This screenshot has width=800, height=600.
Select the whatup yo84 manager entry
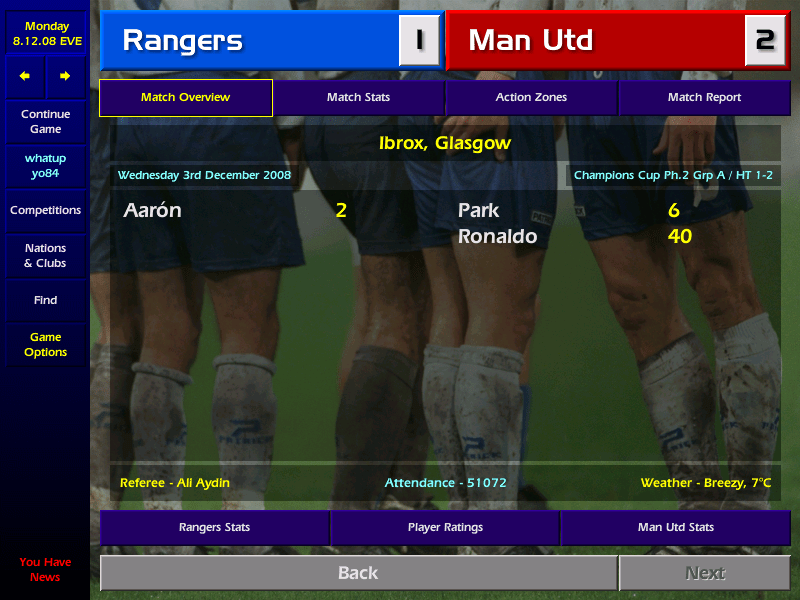pos(45,166)
